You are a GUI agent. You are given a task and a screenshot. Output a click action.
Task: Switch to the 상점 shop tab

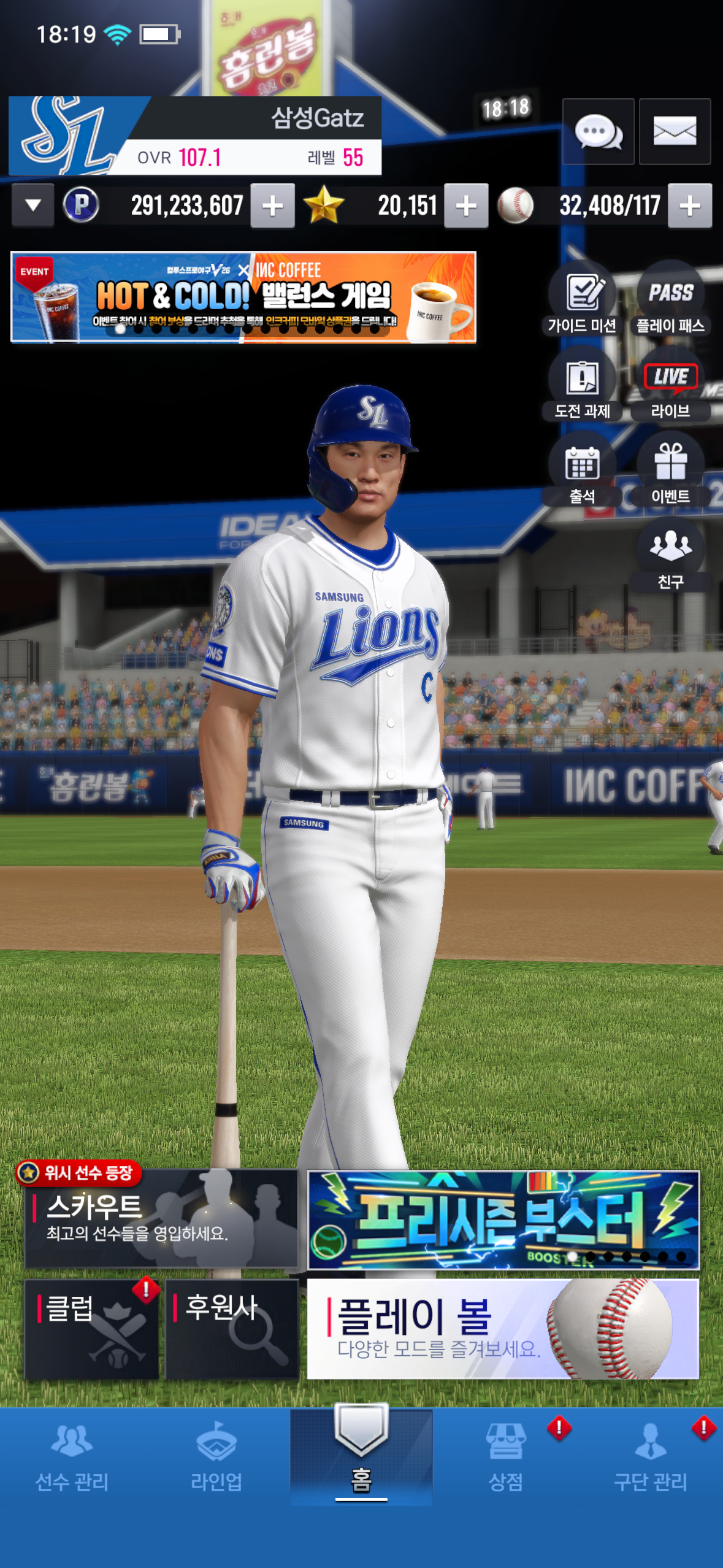point(506,1458)
